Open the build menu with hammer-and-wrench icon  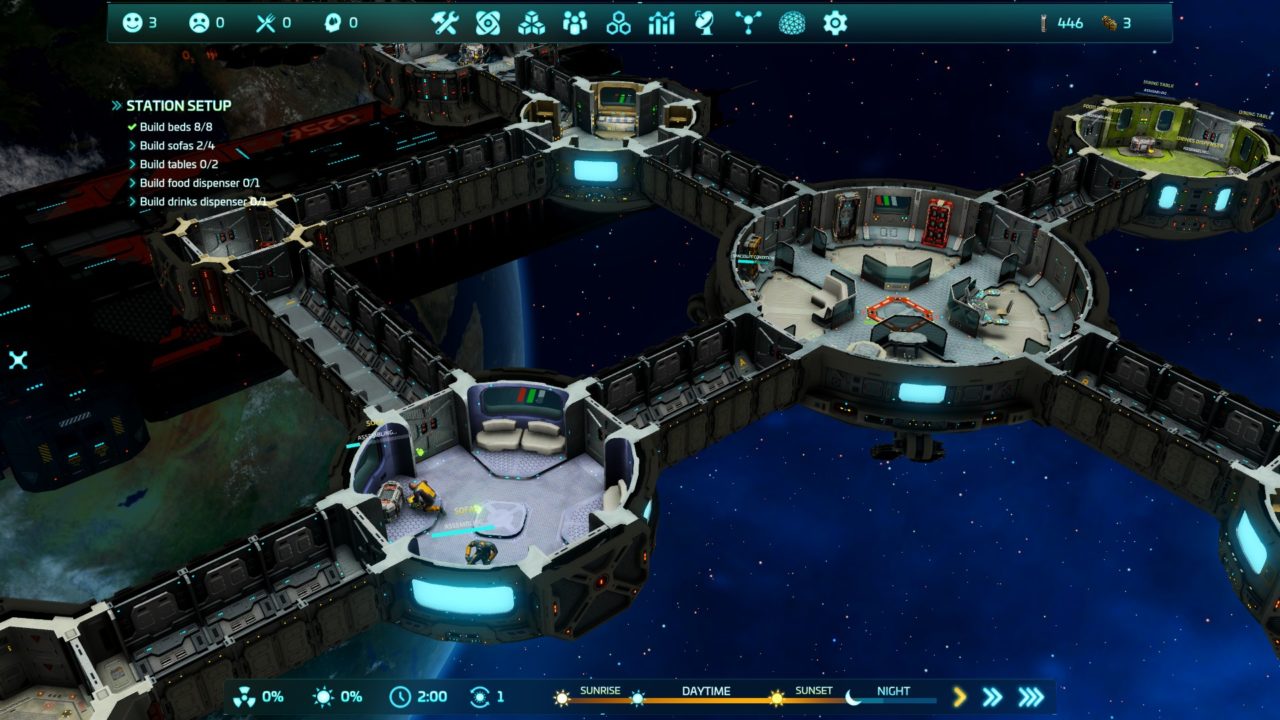point(444,23)
